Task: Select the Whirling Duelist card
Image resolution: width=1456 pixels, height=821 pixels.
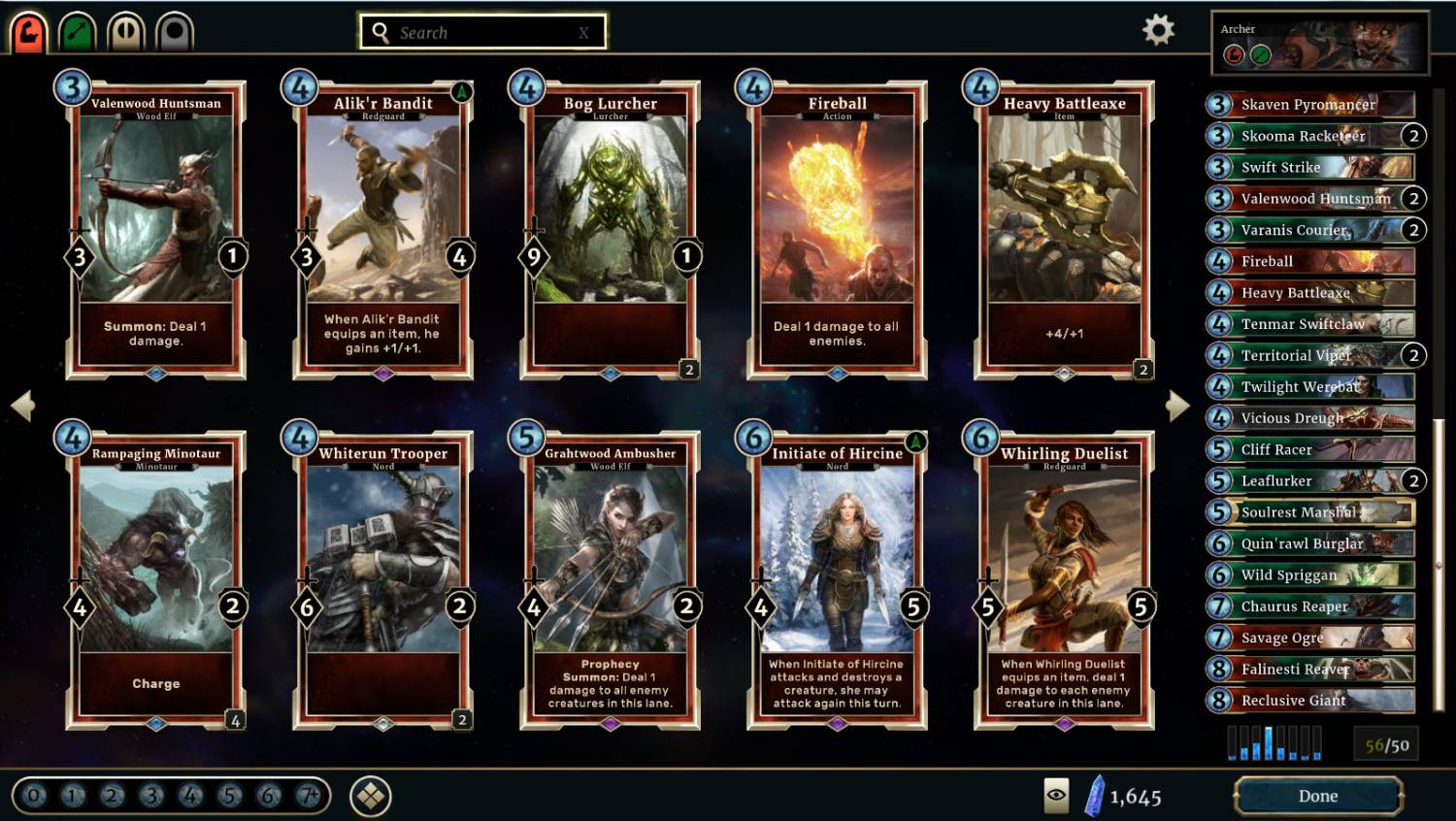Action: 1064,580
